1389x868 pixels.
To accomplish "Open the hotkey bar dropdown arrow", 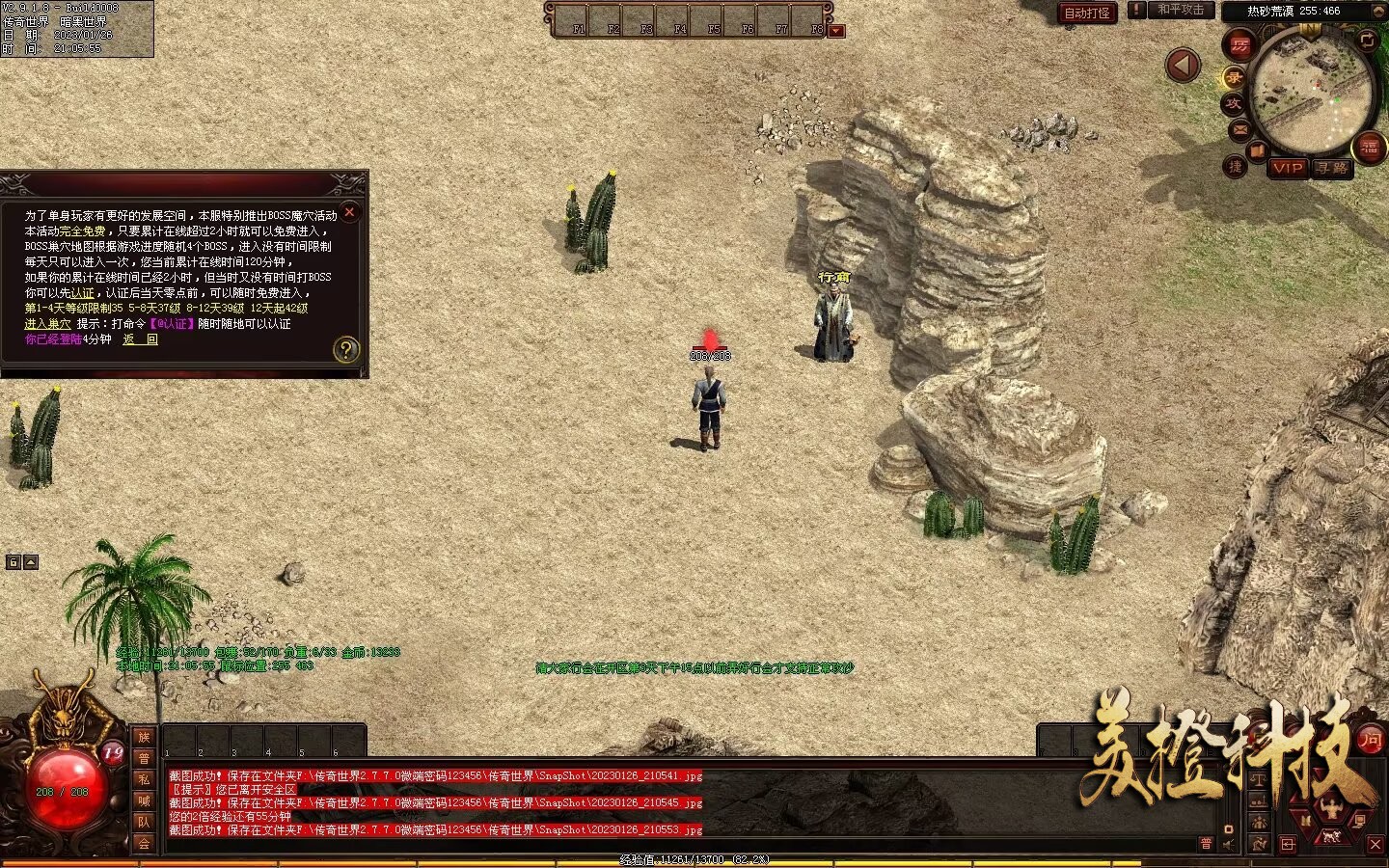I will (836, 31).
